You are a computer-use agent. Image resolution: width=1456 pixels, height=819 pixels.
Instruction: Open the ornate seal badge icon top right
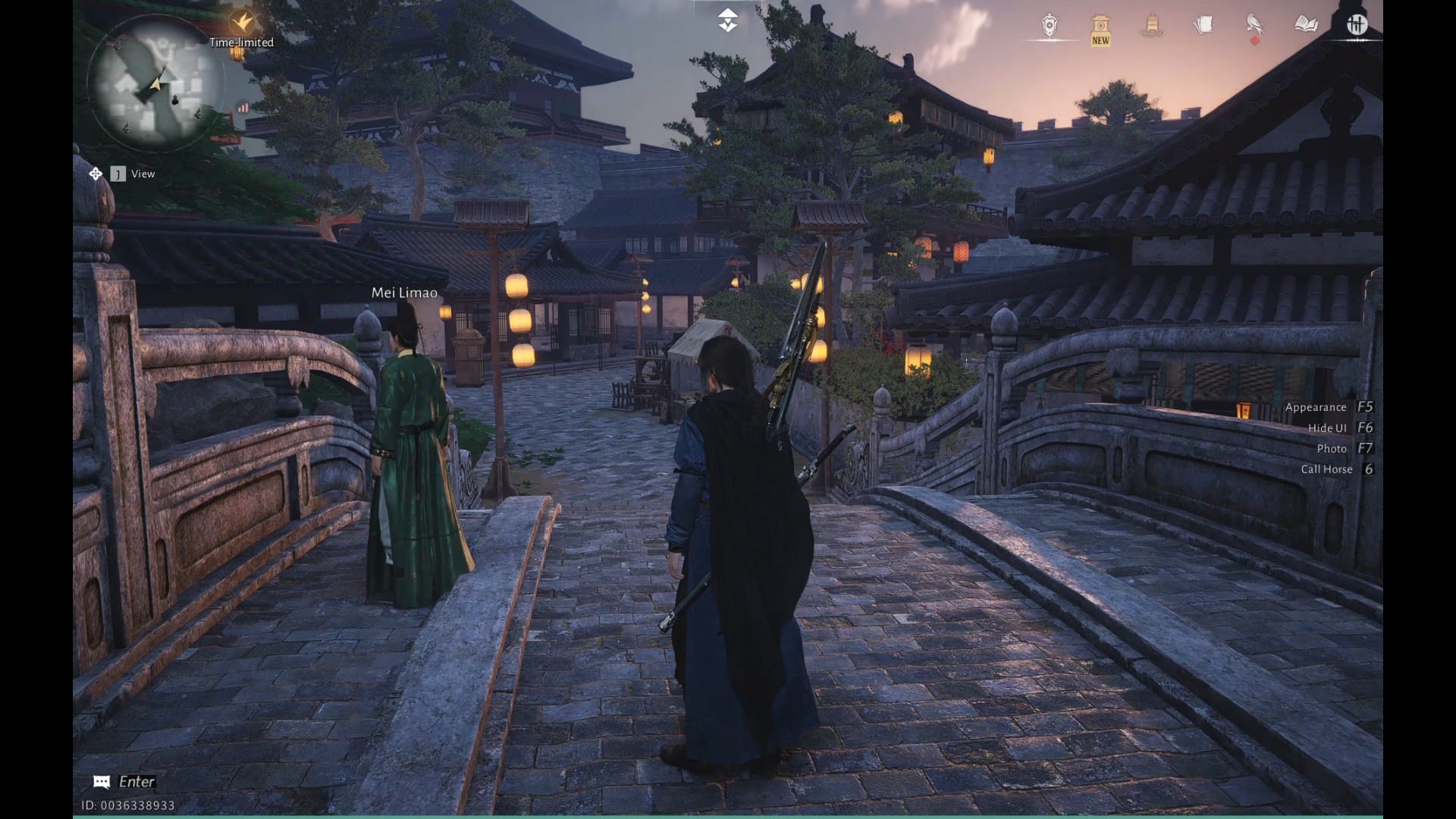coord(1050,25)
